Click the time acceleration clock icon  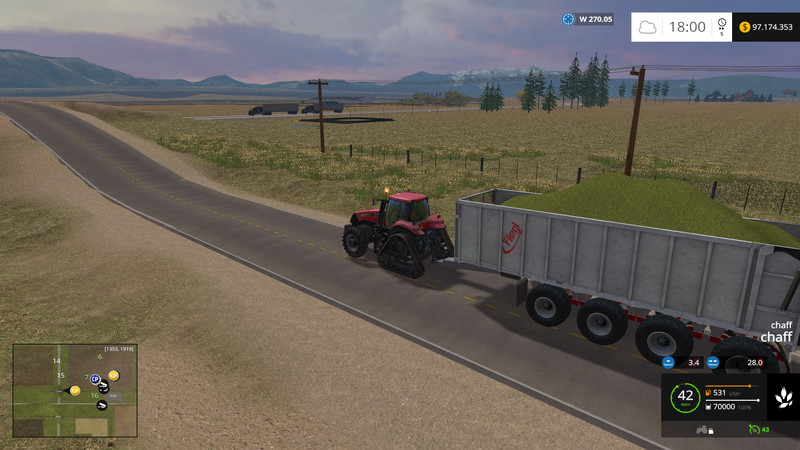[722, 27]
